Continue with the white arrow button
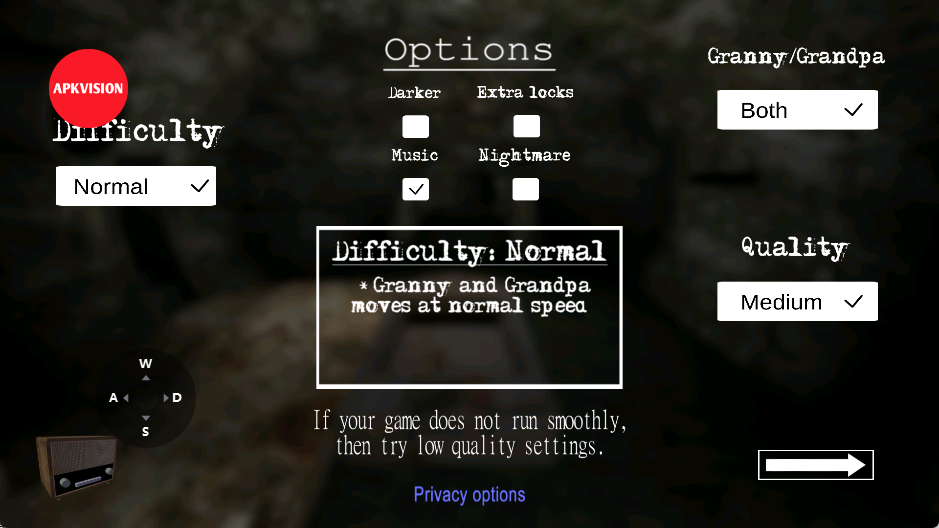Screen dimensions: 939x528 coord(815,465)
